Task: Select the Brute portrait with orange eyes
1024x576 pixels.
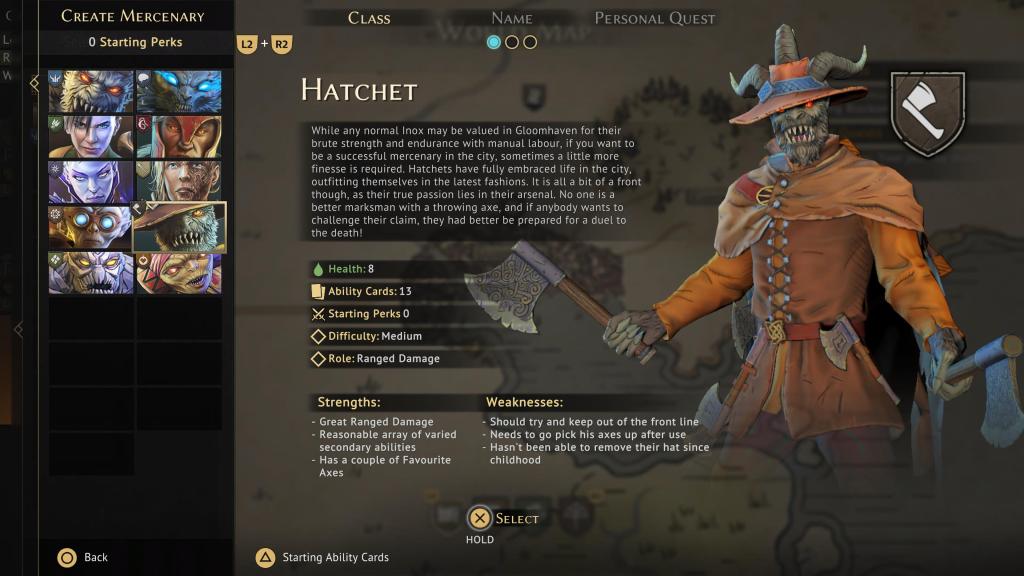Action: [x=91, y=92]
